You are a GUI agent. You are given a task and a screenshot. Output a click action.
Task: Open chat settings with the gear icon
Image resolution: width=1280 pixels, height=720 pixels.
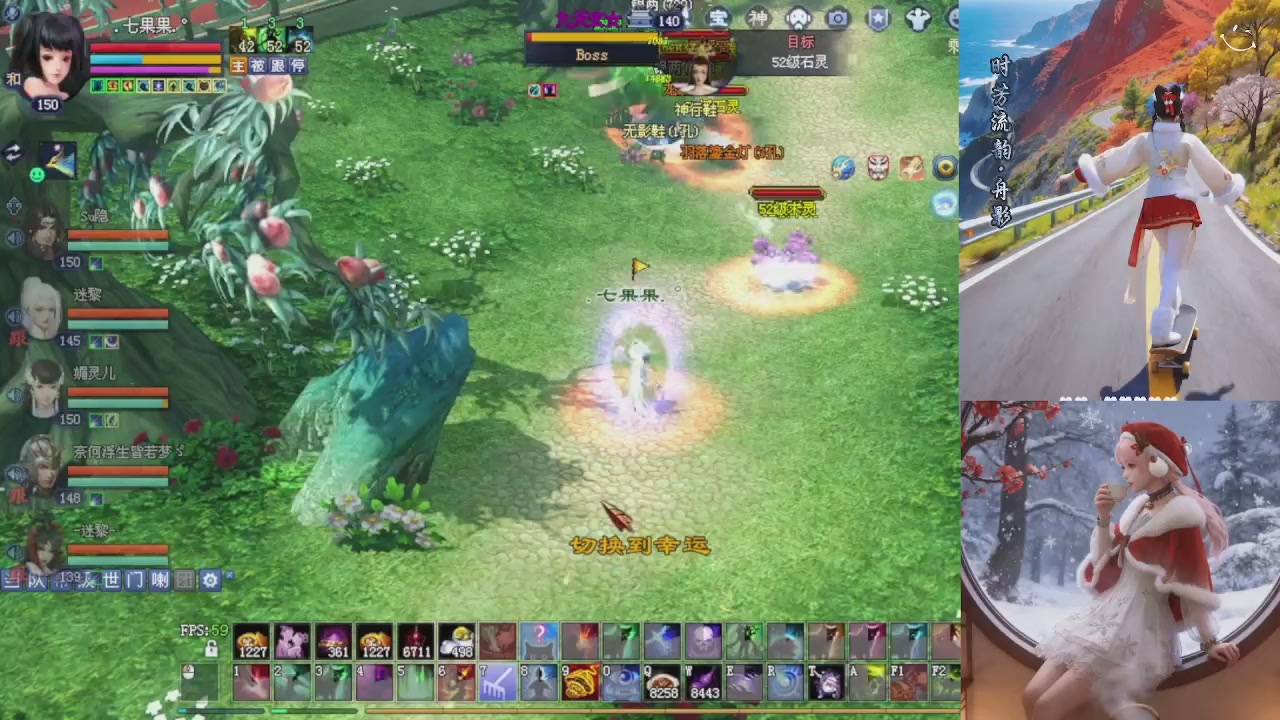click(209, 580)
